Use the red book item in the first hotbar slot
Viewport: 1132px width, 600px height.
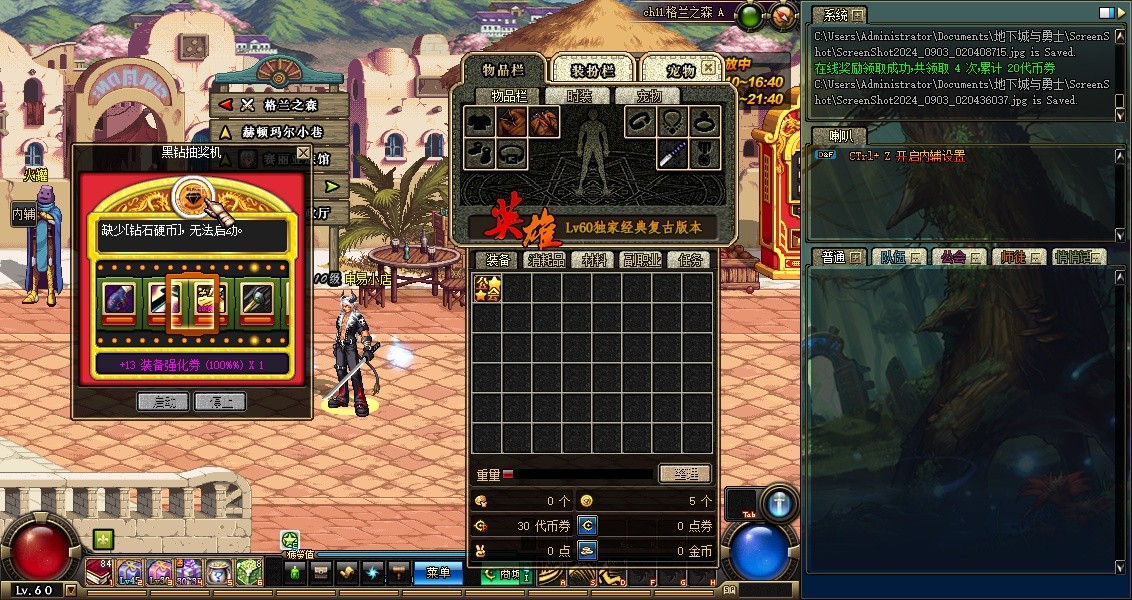(99, 572)
